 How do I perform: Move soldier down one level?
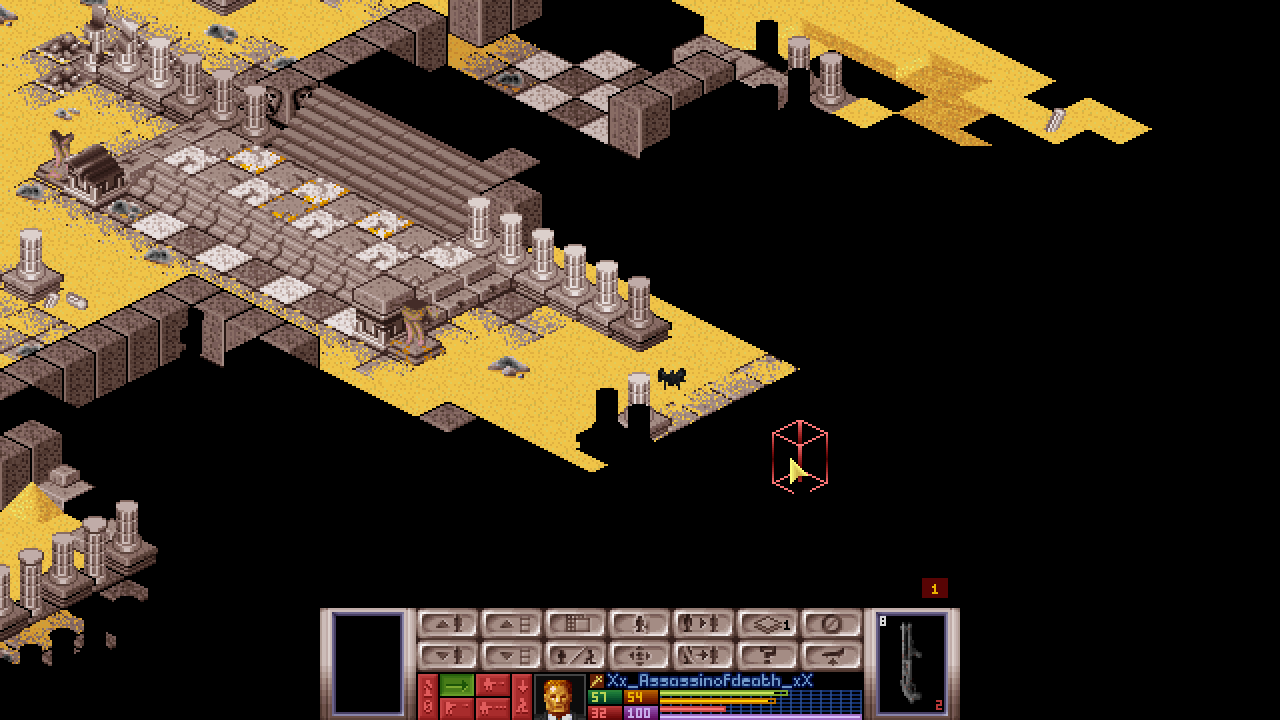[x=448, y=656]
